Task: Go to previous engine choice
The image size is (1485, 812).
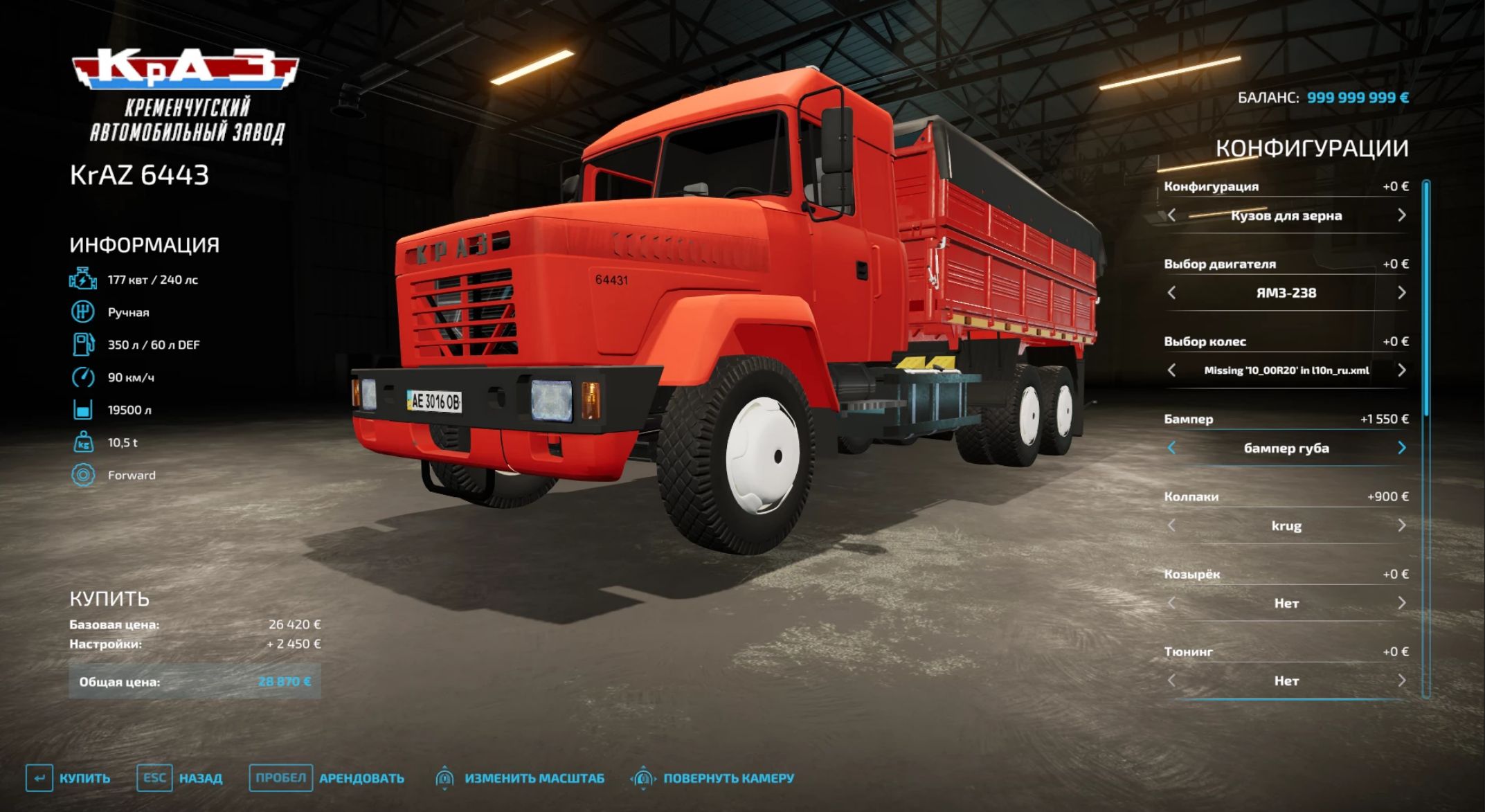Action: coord(1171,293)
